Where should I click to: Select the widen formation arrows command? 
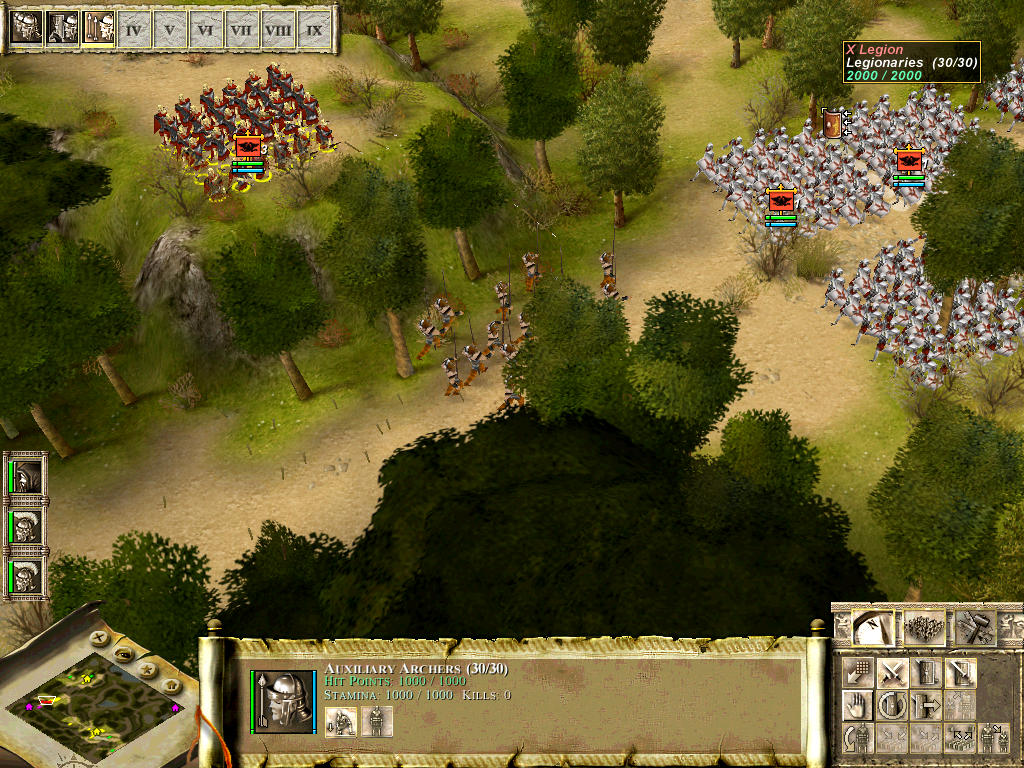[x=960, y=739]
